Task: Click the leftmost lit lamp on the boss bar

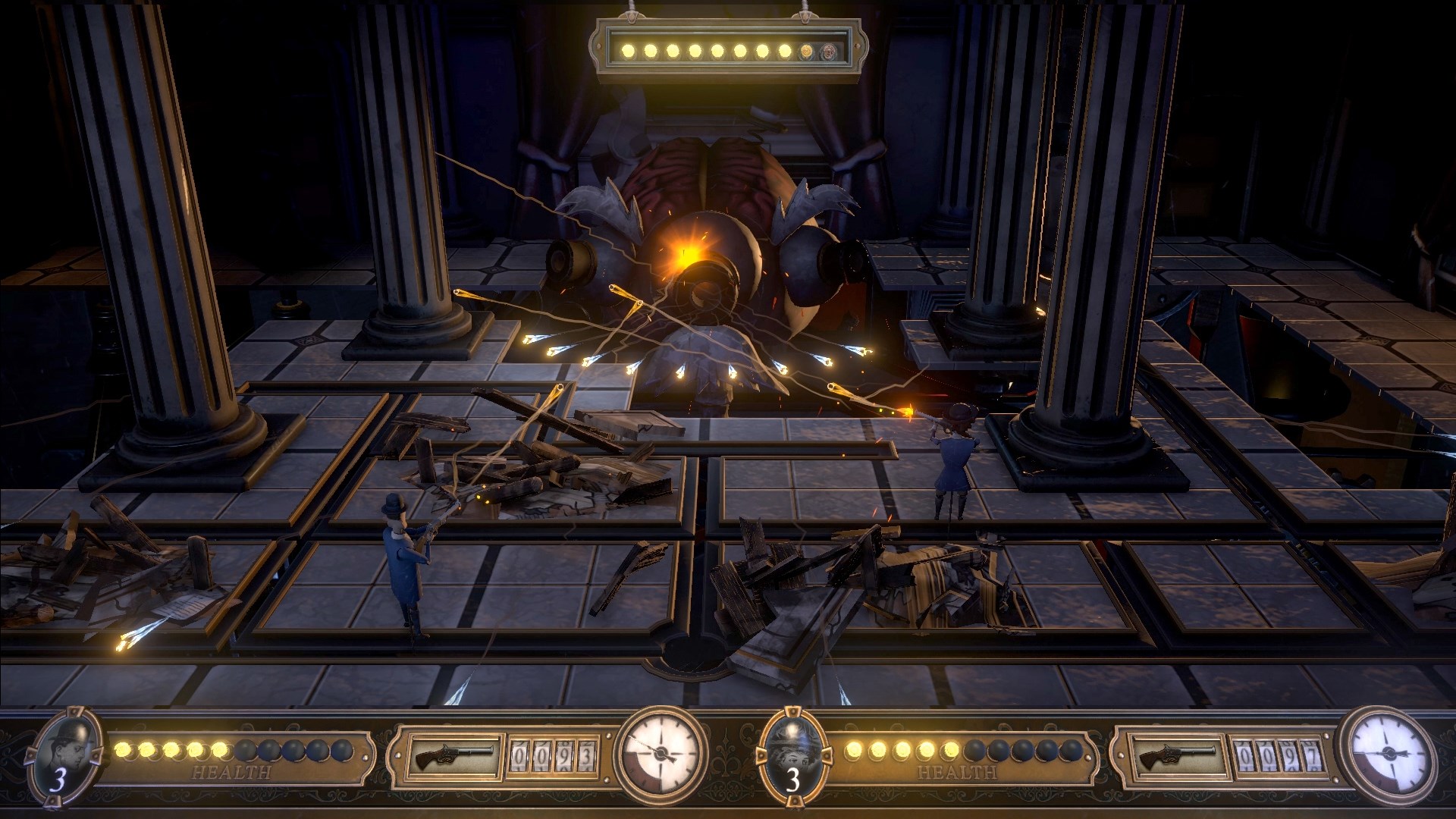Action: (x=628, y=52)
